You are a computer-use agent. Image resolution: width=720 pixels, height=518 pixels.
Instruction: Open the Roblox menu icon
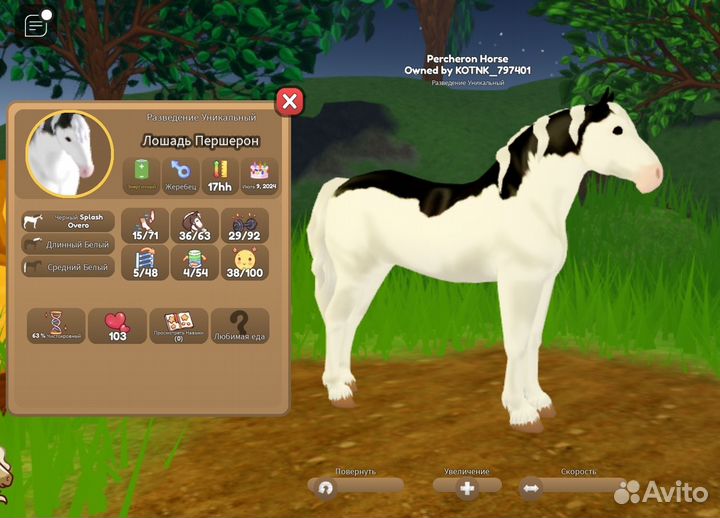pos(37,26)
